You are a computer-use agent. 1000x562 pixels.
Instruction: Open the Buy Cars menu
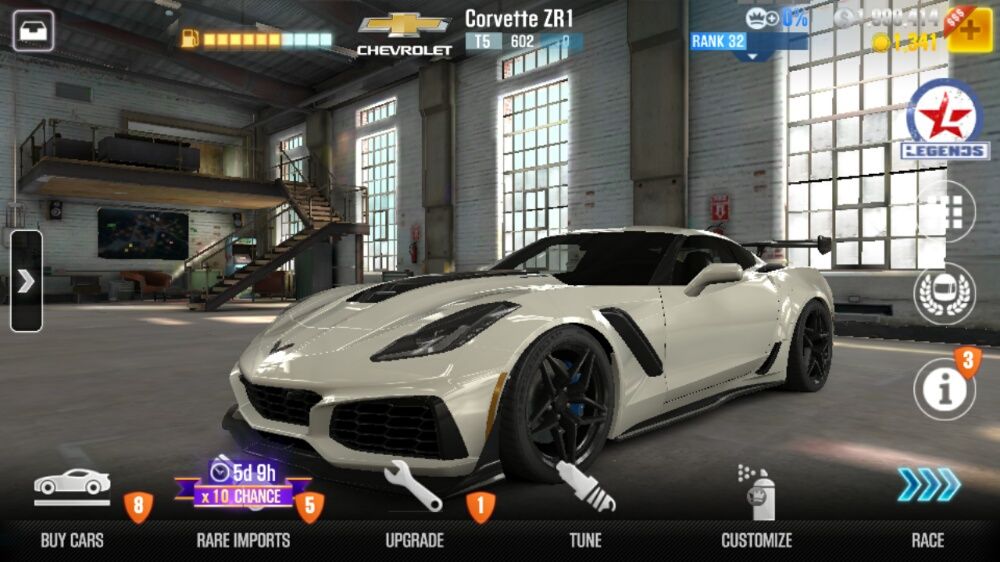click(x=72, y=505)
